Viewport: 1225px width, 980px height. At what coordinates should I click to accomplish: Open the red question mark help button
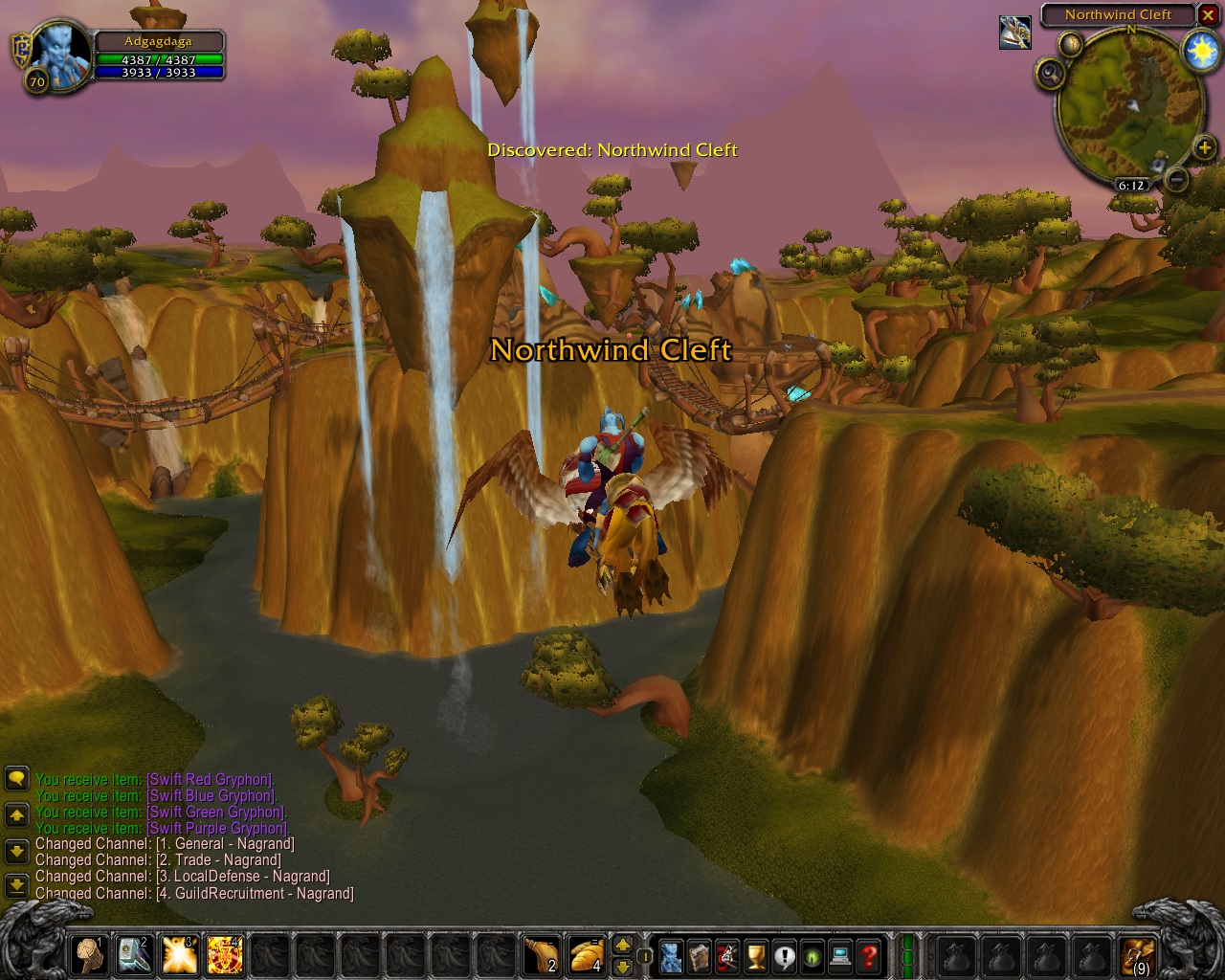pos(869,955)
